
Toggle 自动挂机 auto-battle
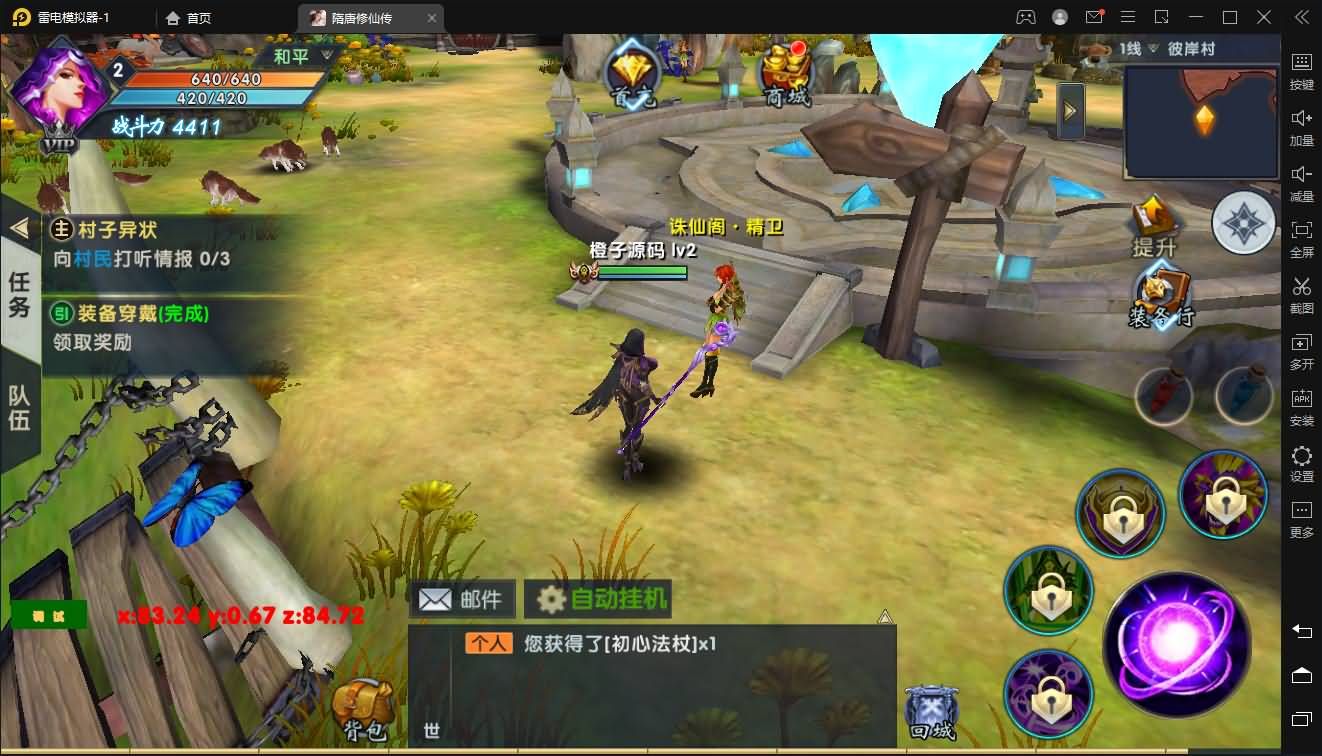pyautogui.click(x=598, y=599)
